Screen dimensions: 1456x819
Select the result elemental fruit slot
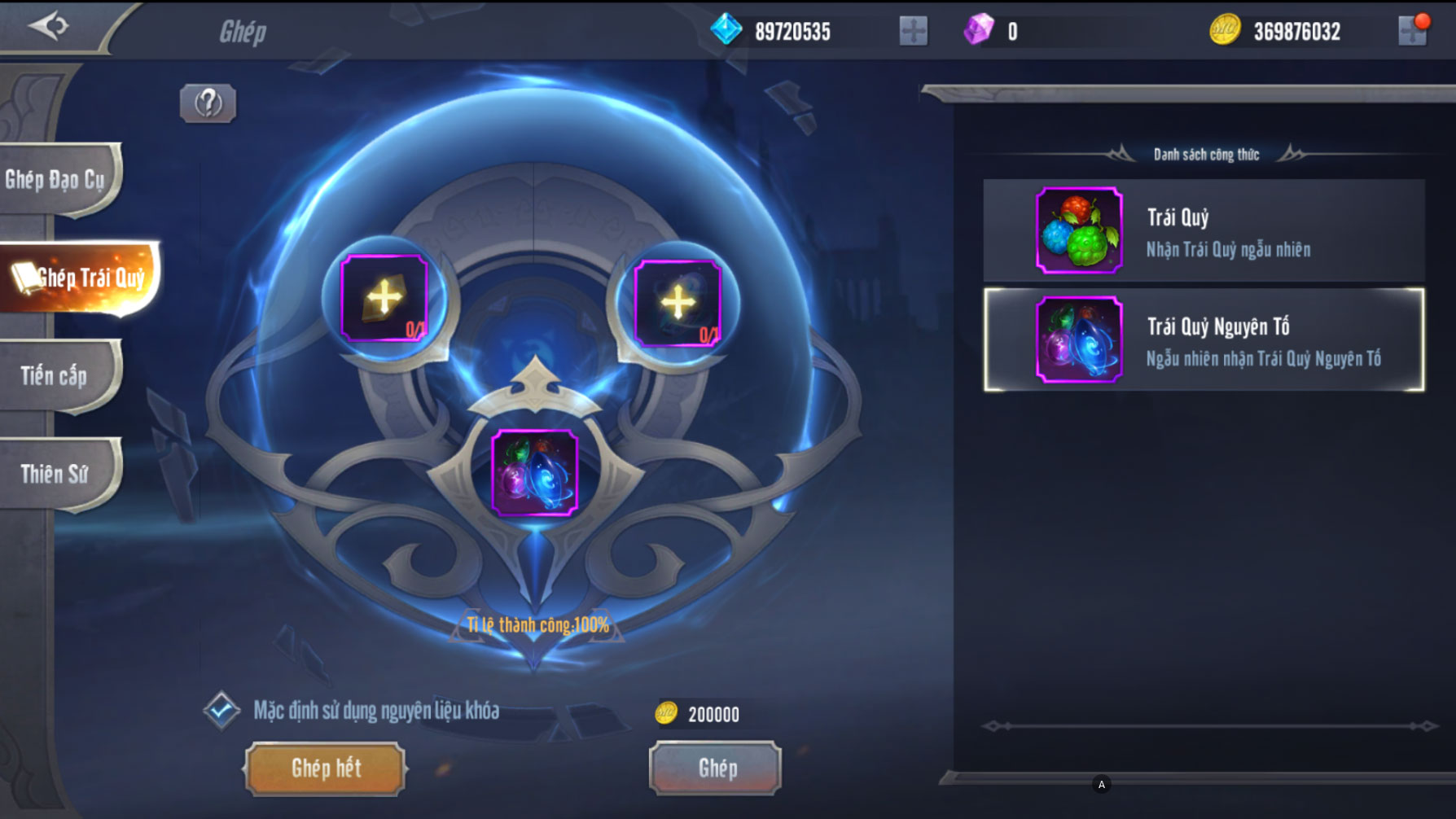(535, 473)
